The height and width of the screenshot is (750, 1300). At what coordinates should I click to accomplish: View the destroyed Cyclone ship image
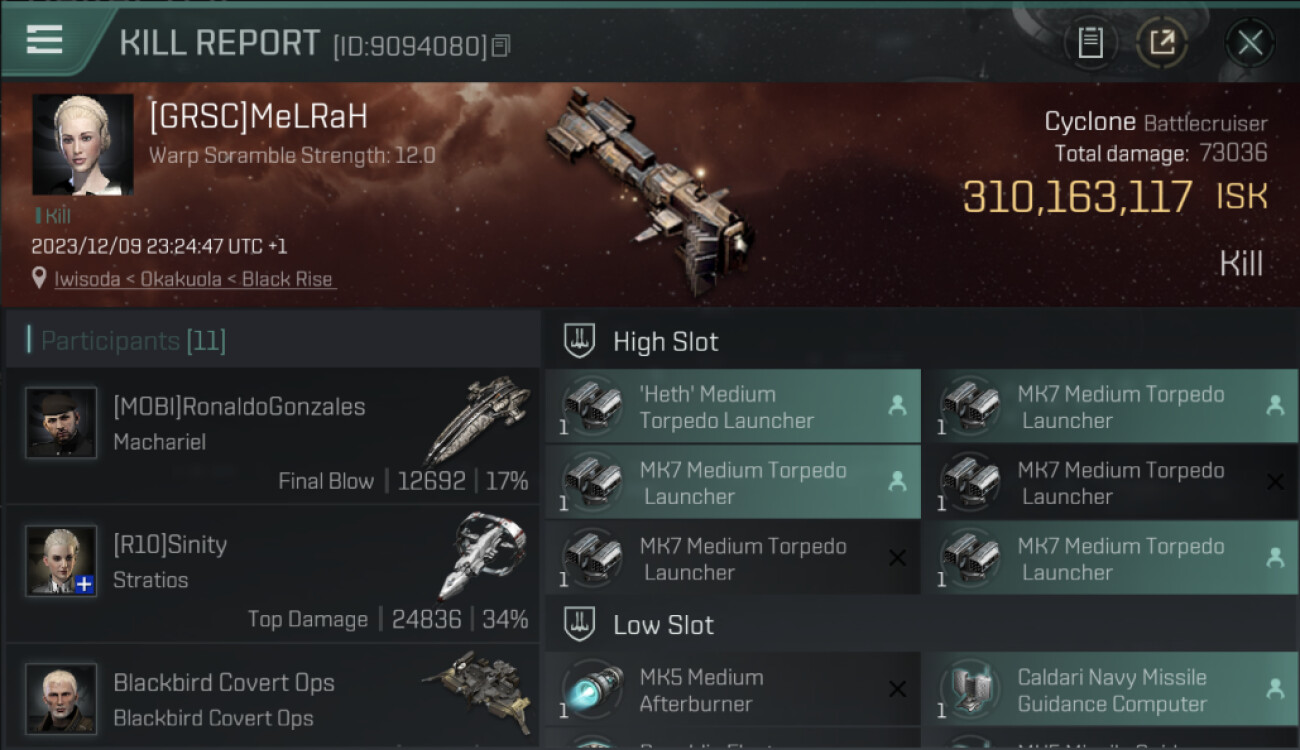point(650,190)
